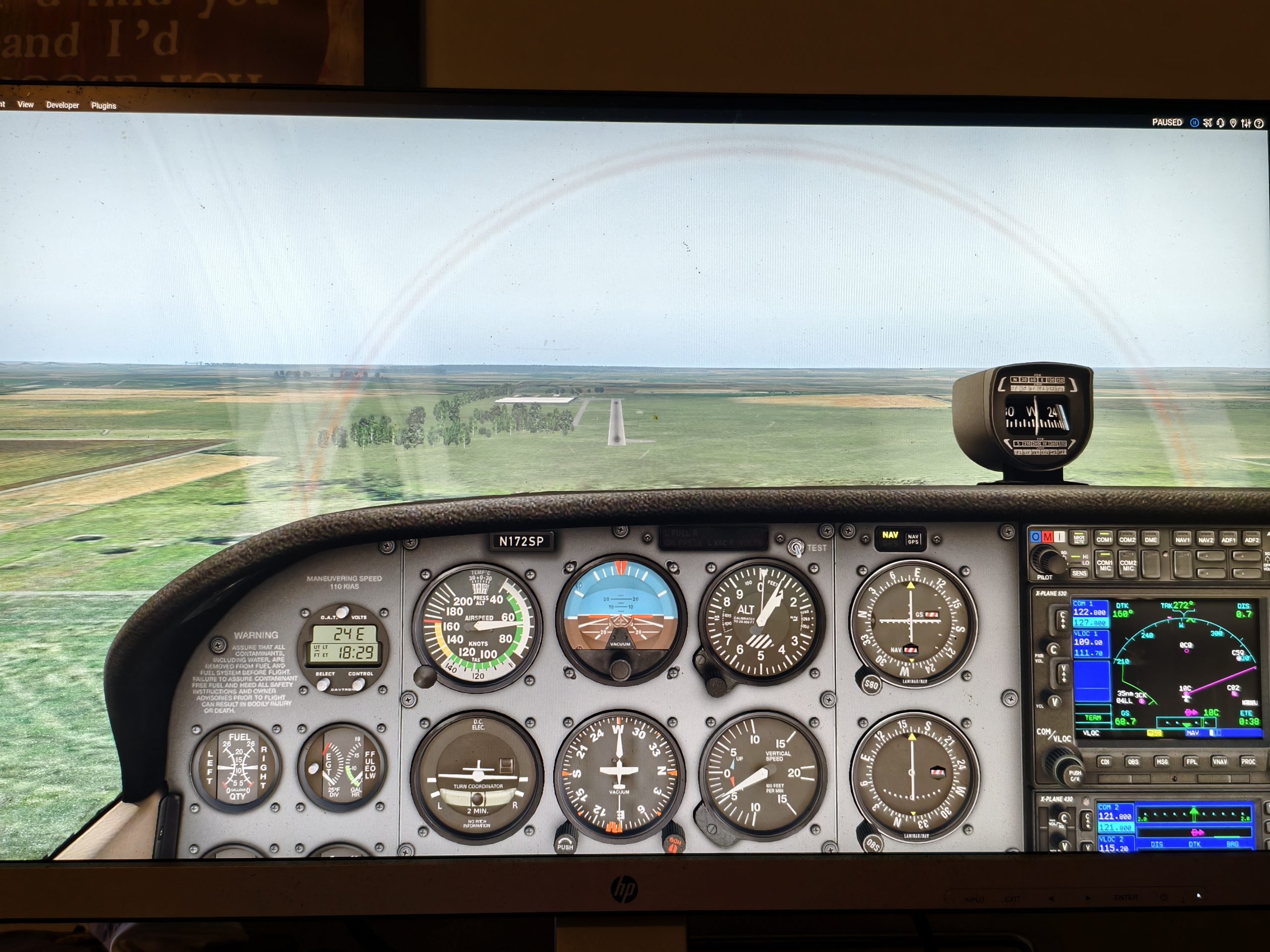Open help via the question mark icon
The width and height of the screenshot is (1270, 952).
click(1259, 123)
